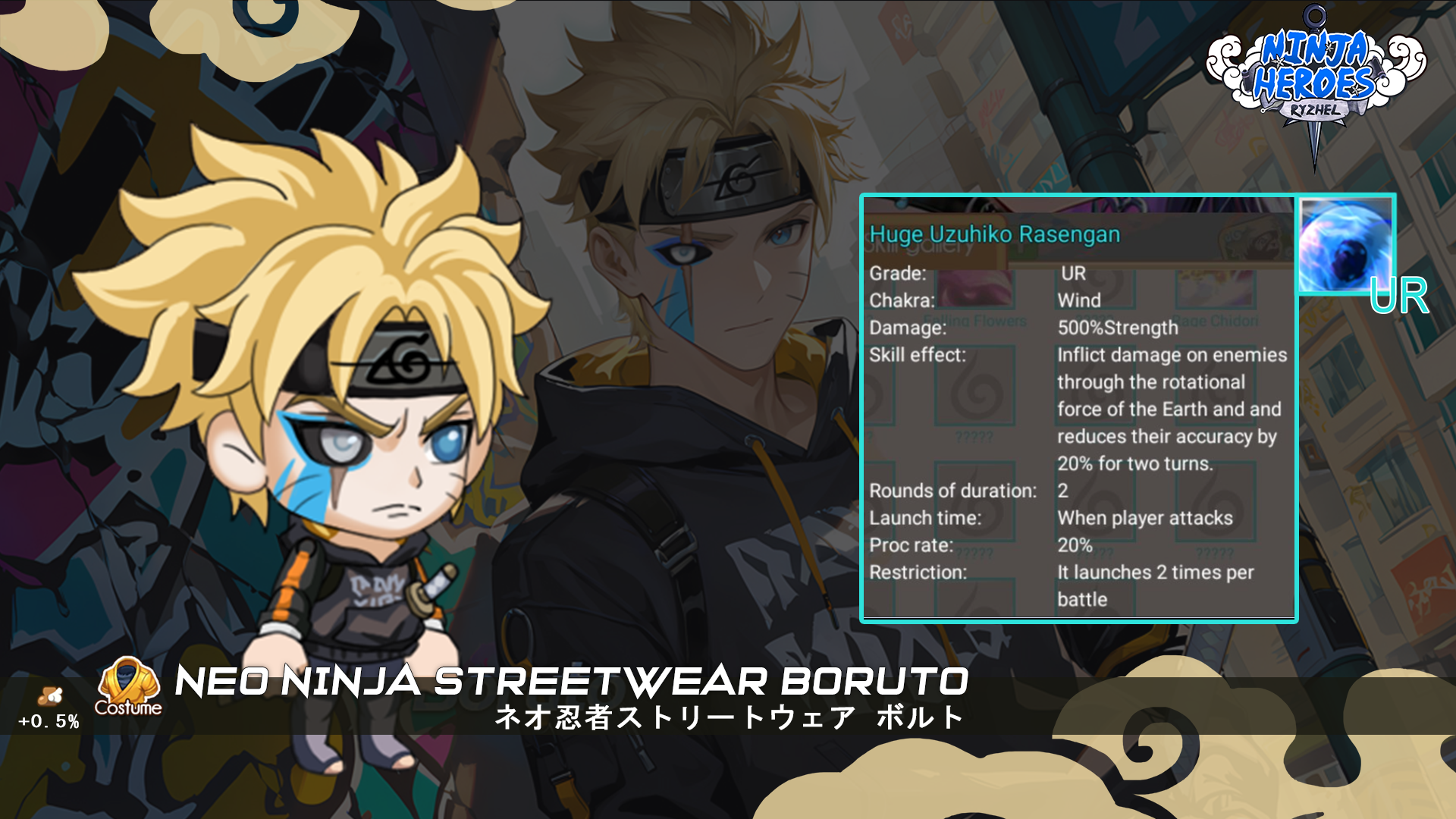The image size is (1456, 819).
Task: Click the +0.5% stat bonus indicator
Action: 49,721
